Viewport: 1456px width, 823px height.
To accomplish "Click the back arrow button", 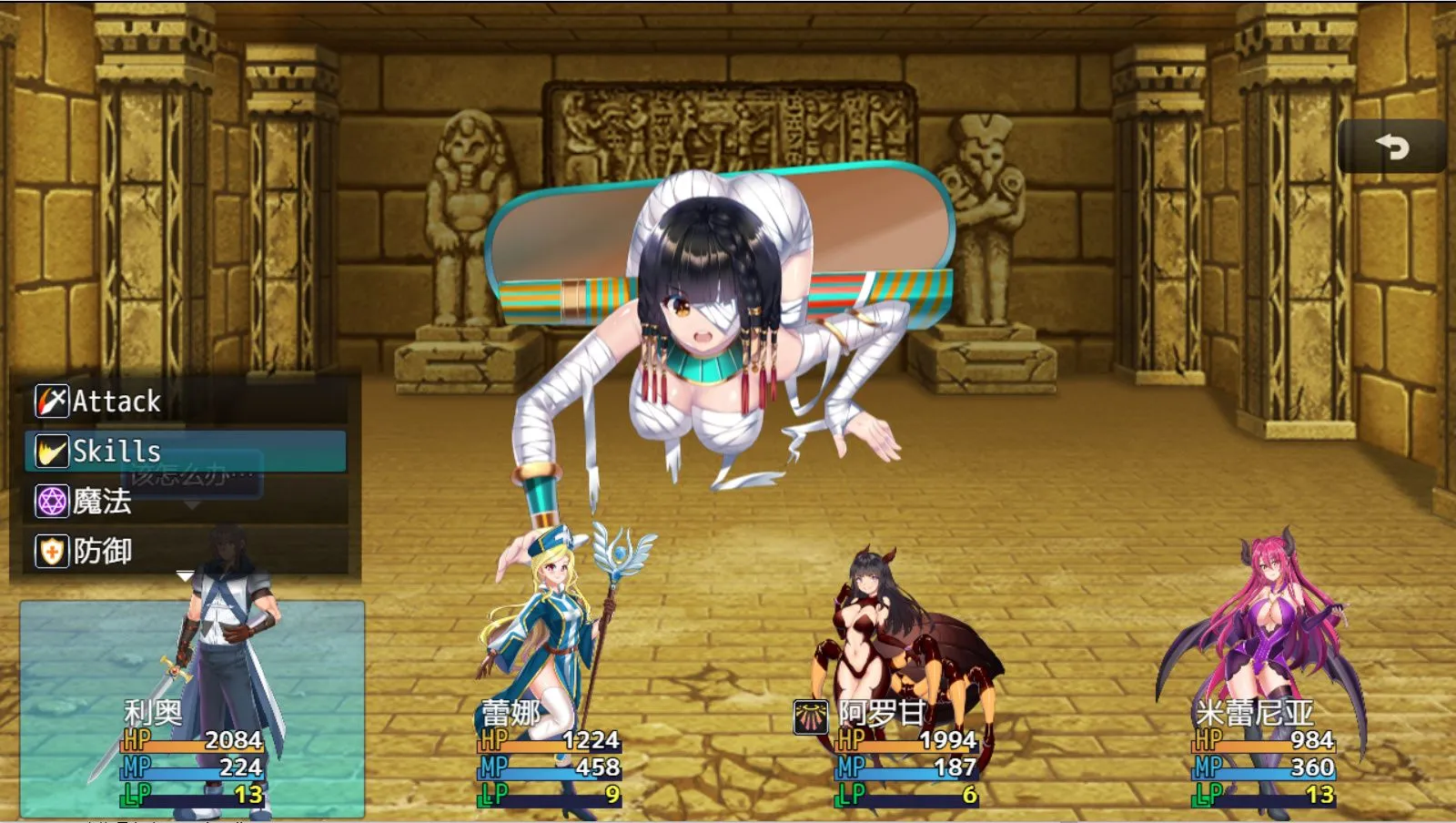I will click(1391, 147).
